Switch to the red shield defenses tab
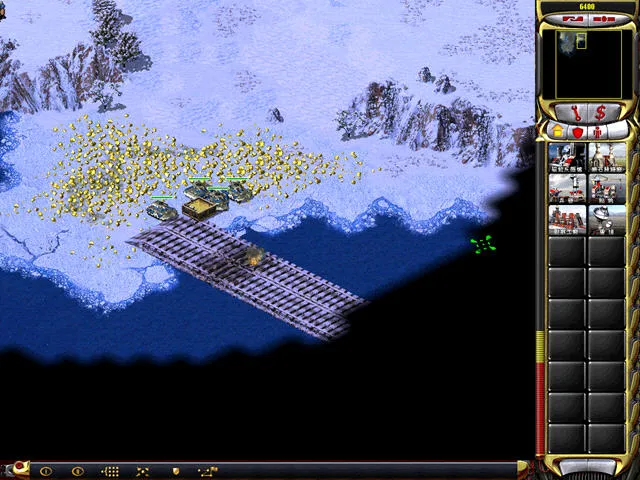Screen dimensions: 640x480 (576, 131)
